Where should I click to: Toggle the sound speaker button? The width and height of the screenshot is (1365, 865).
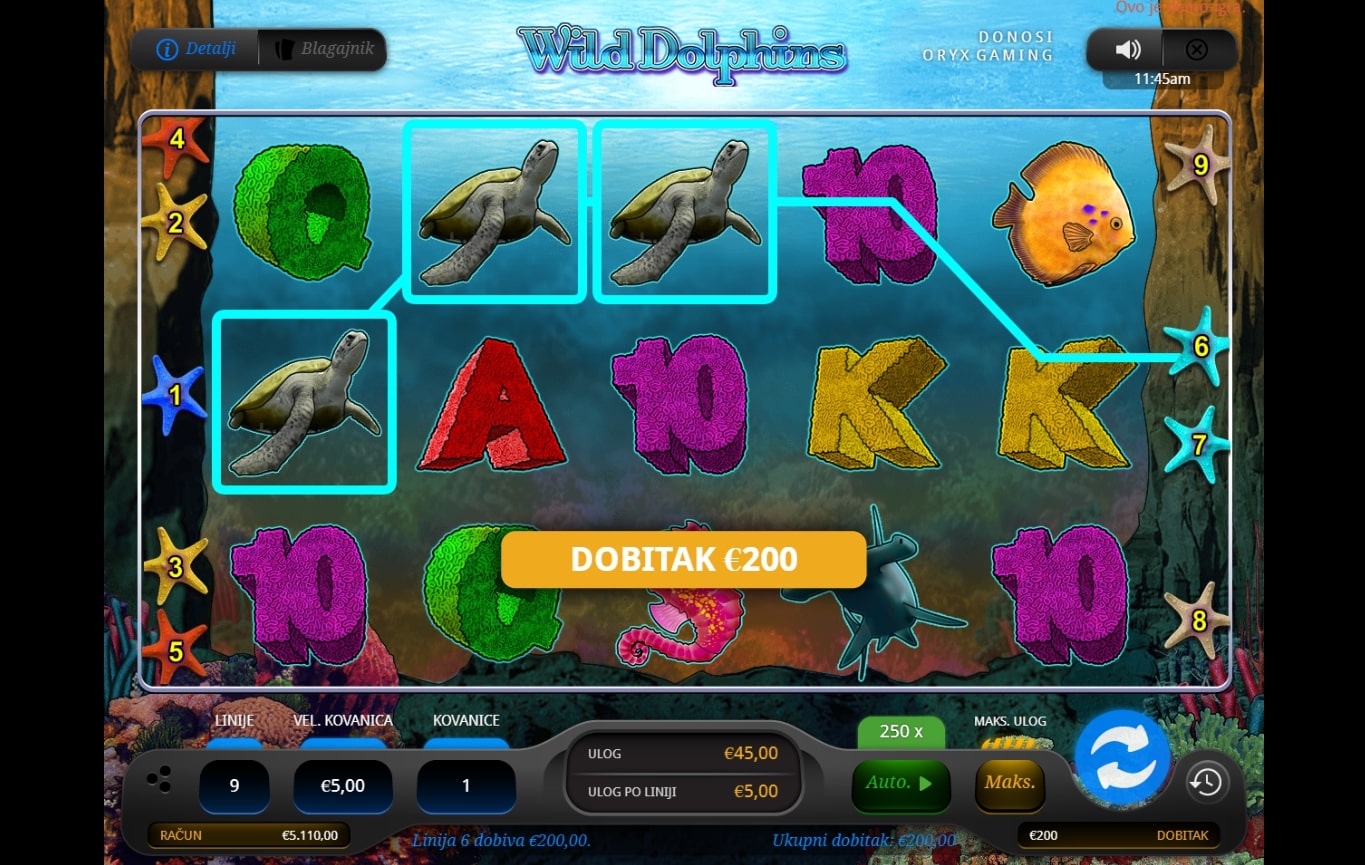click(1128, 50)
